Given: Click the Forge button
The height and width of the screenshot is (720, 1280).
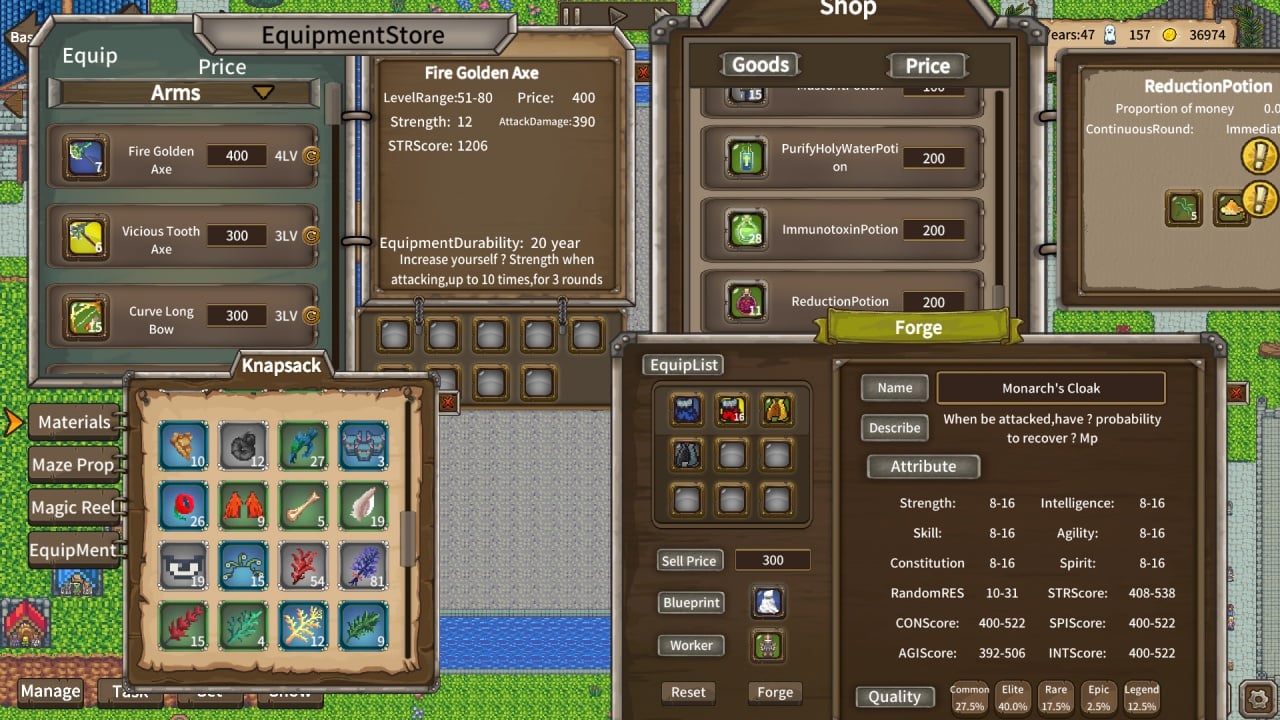Looking at the screenshot, I should coord(774,692).
